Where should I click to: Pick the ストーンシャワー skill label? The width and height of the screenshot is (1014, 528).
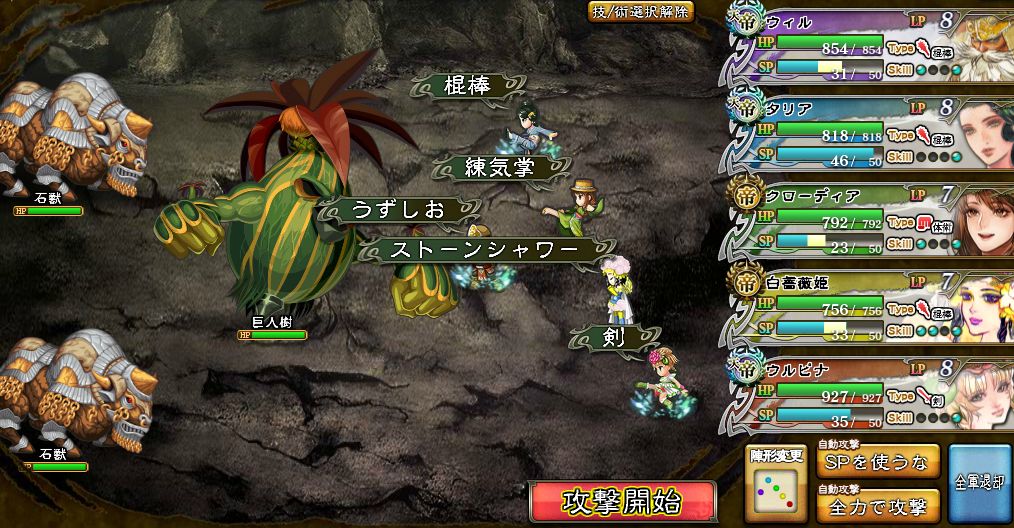tap(485, 250)
